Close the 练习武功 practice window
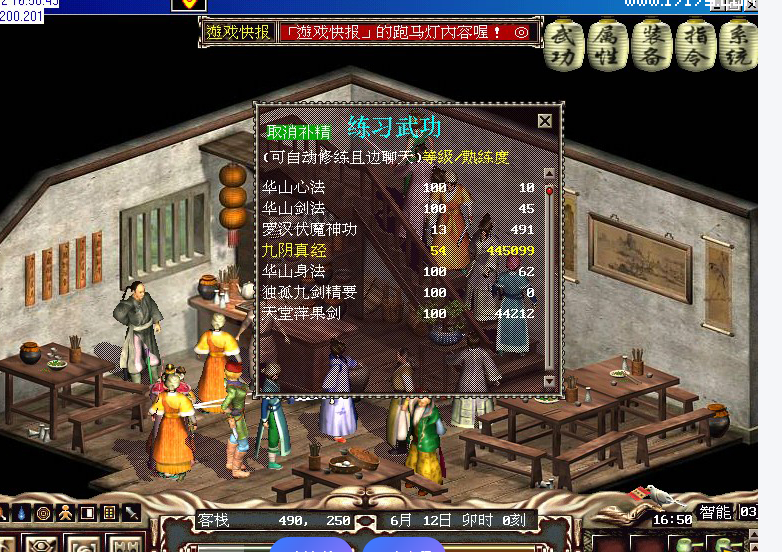 pos(544,121)
